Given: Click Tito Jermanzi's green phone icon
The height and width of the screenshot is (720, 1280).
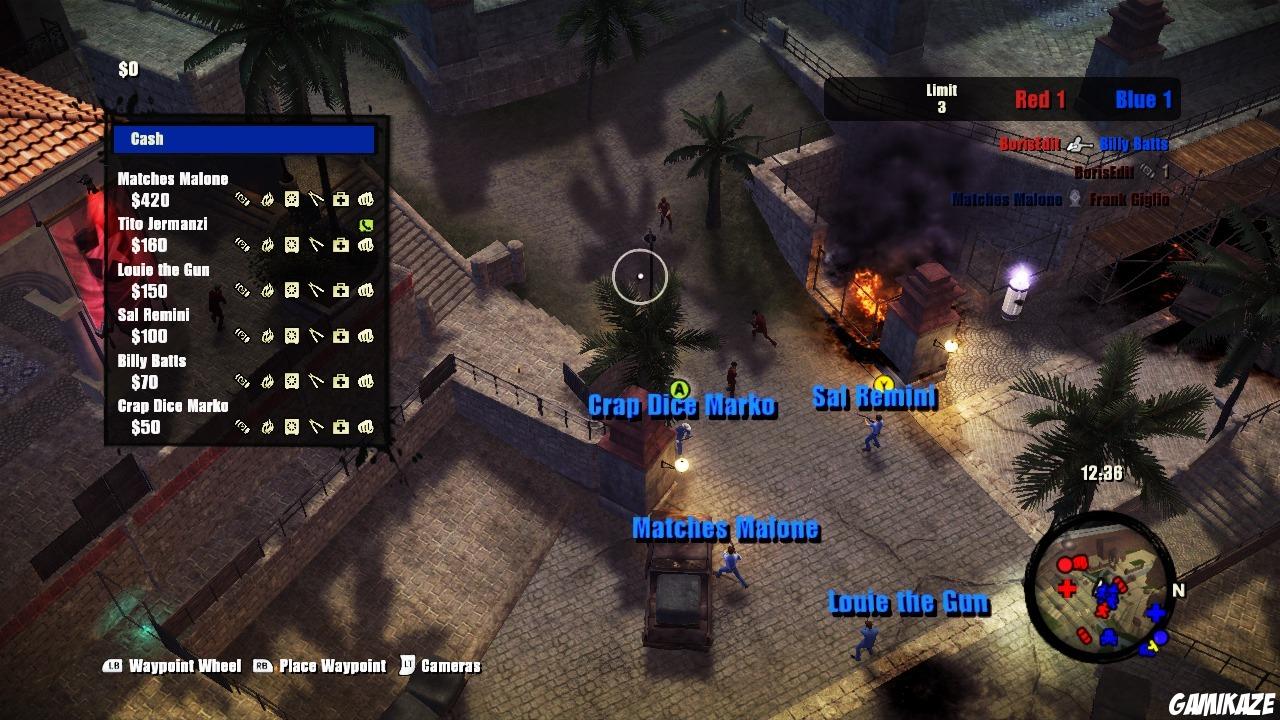Looking at the screenshot, I should click(365, 225).
